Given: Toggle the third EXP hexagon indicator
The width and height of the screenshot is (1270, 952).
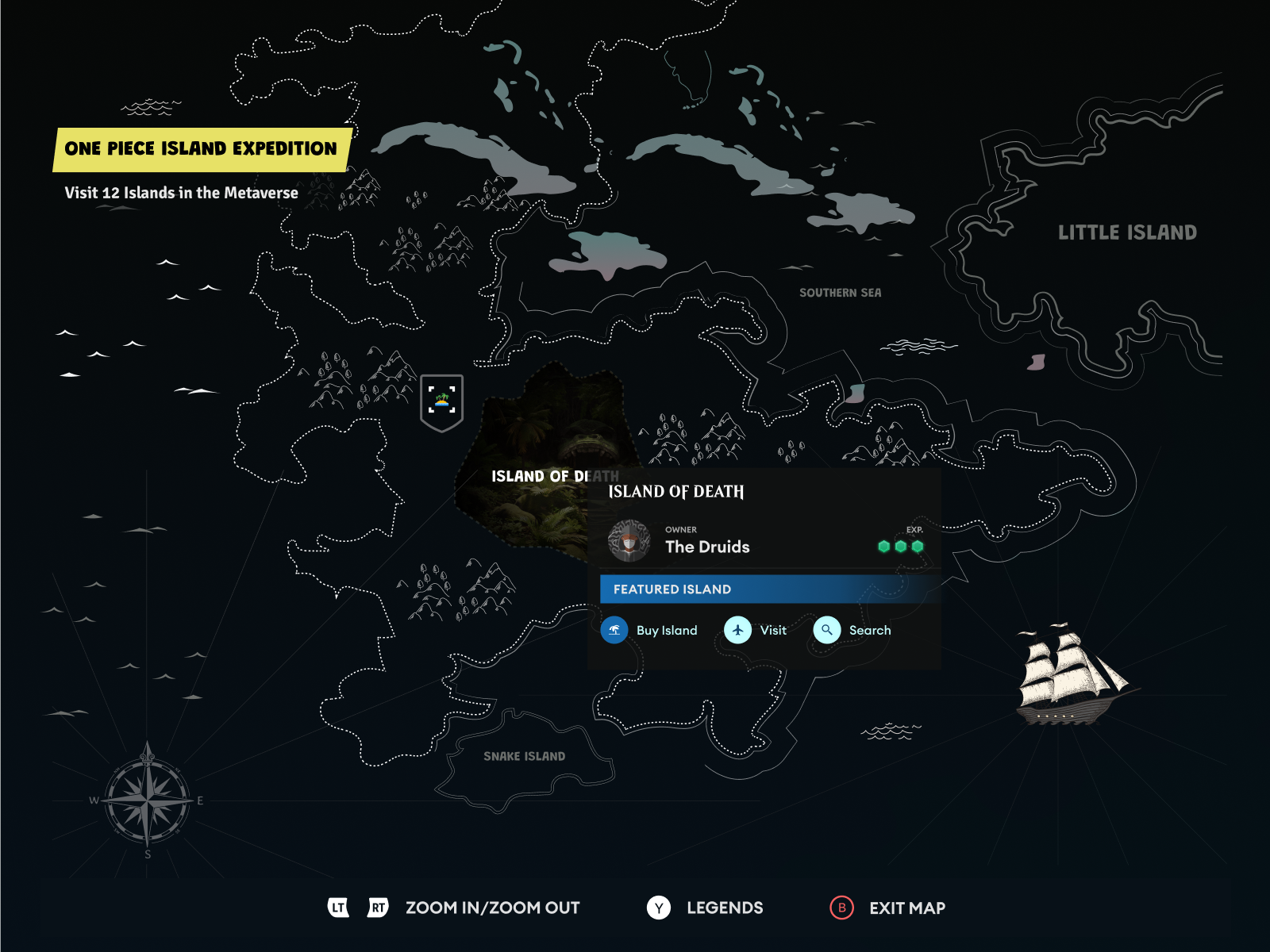Looking at the screenshot, I should point(917,547).
